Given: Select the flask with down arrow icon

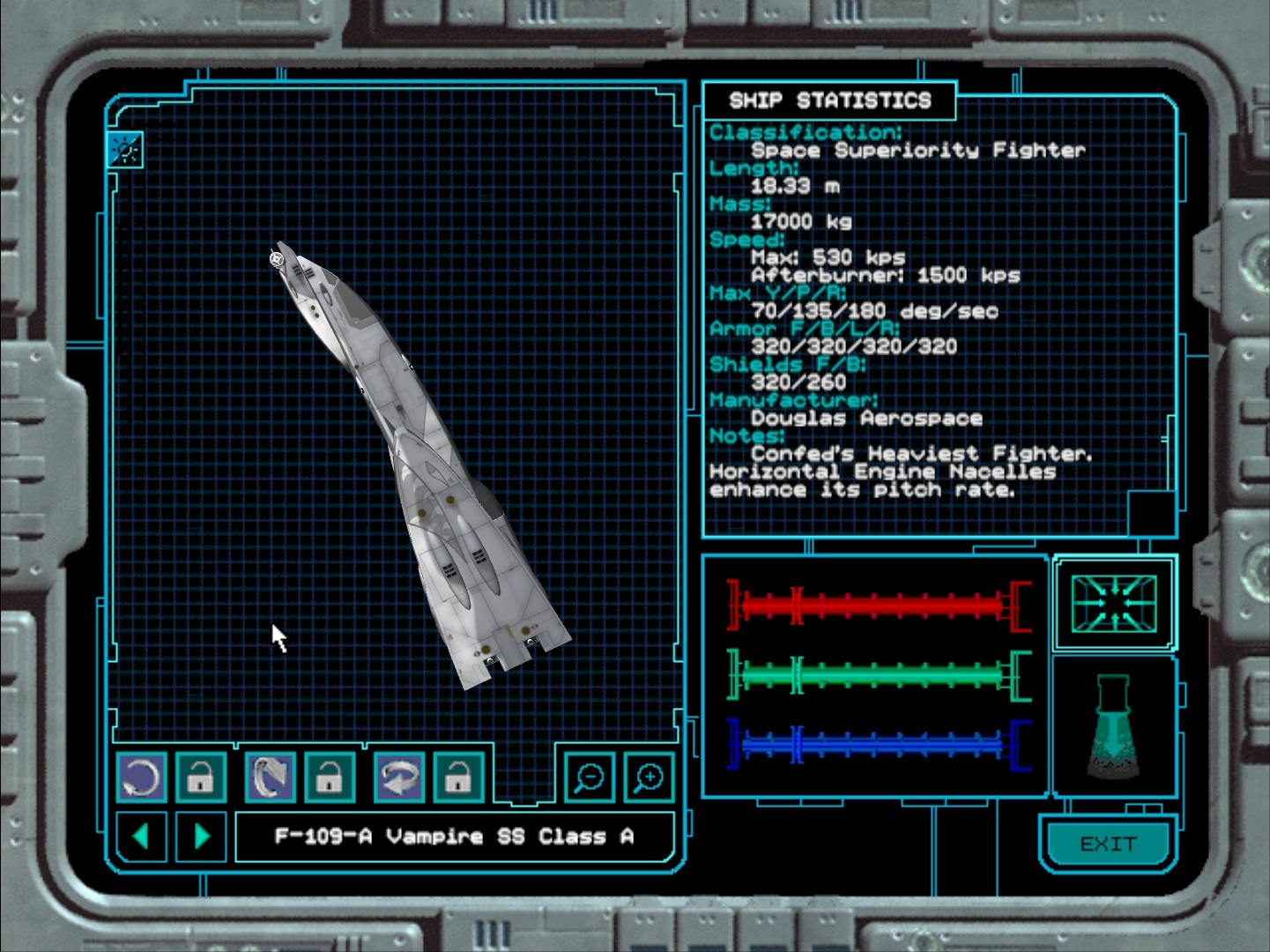Looking at the screenshot, I should pos(1113,726).
